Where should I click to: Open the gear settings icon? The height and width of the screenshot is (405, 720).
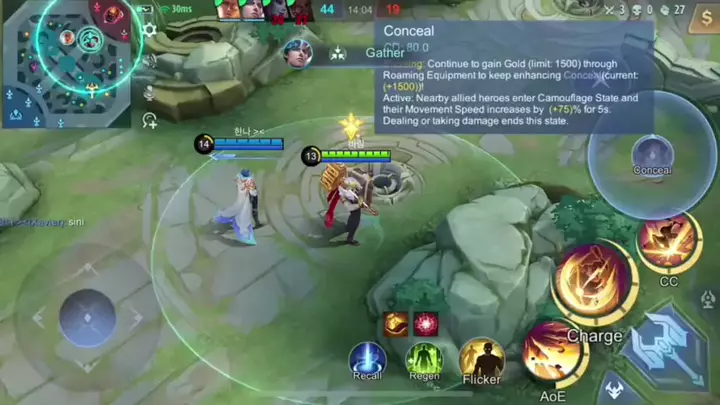tap(149, 30)
